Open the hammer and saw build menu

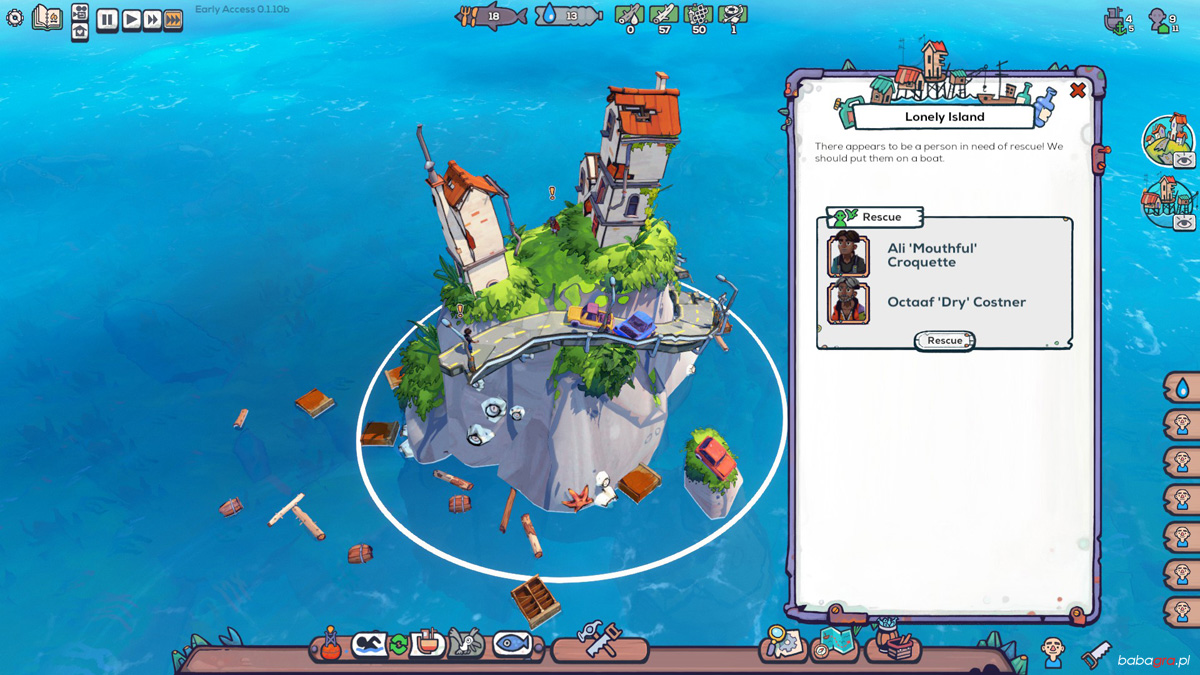[600, 642]
